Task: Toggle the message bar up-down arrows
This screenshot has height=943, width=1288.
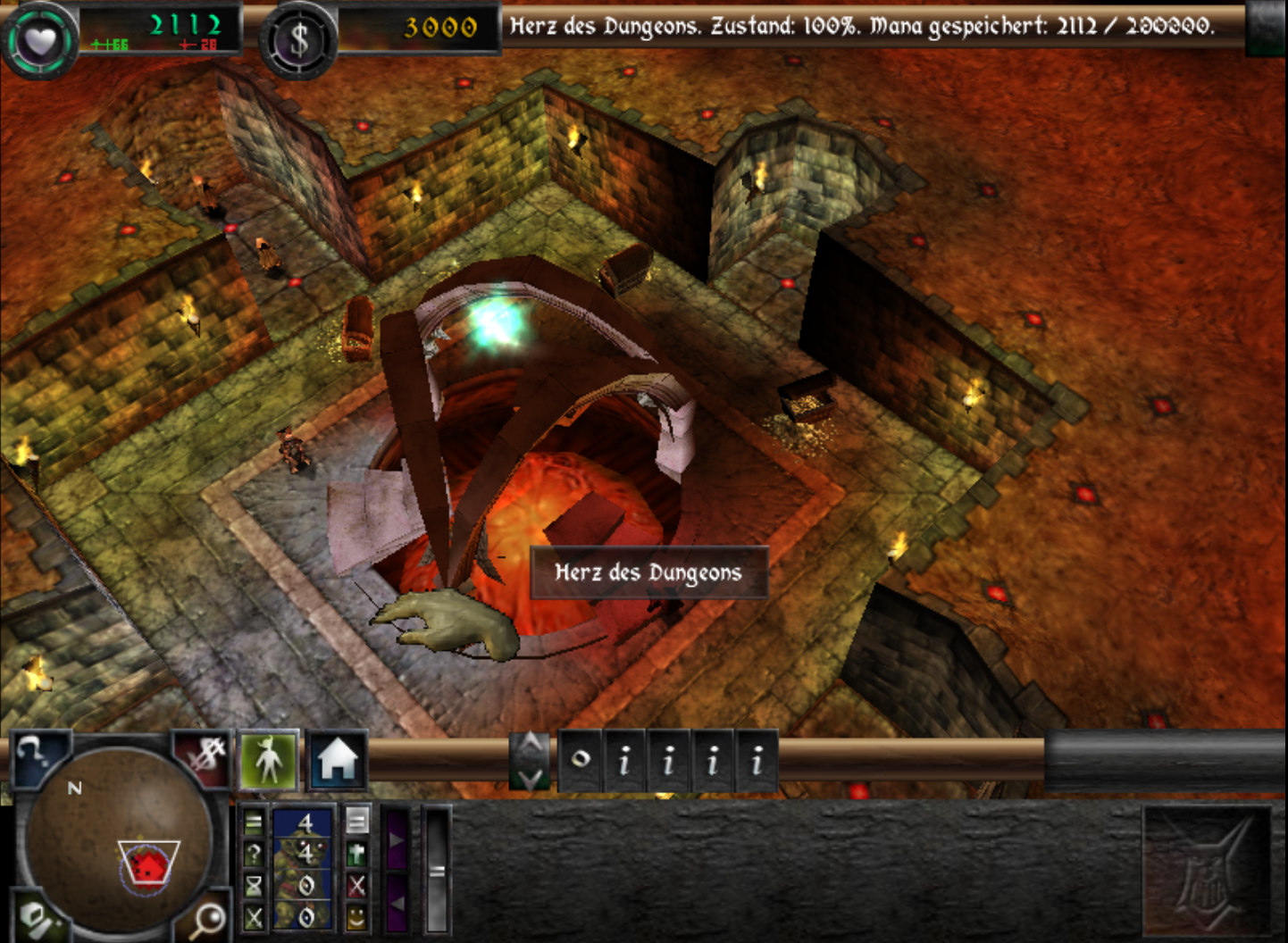Action: click(x=531, y=761)
